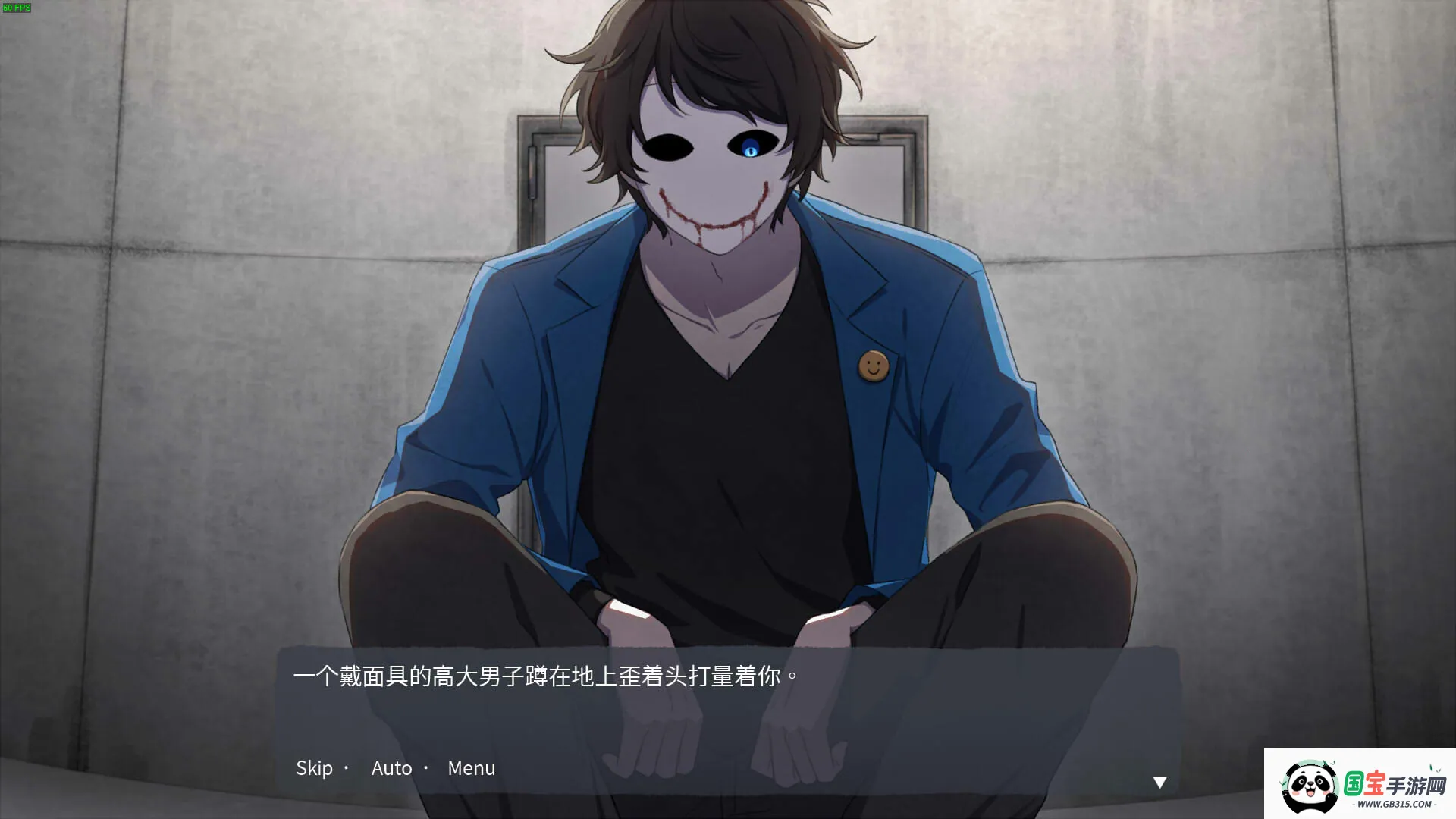Click the masked character's blue eye

(x=752, y=149)
